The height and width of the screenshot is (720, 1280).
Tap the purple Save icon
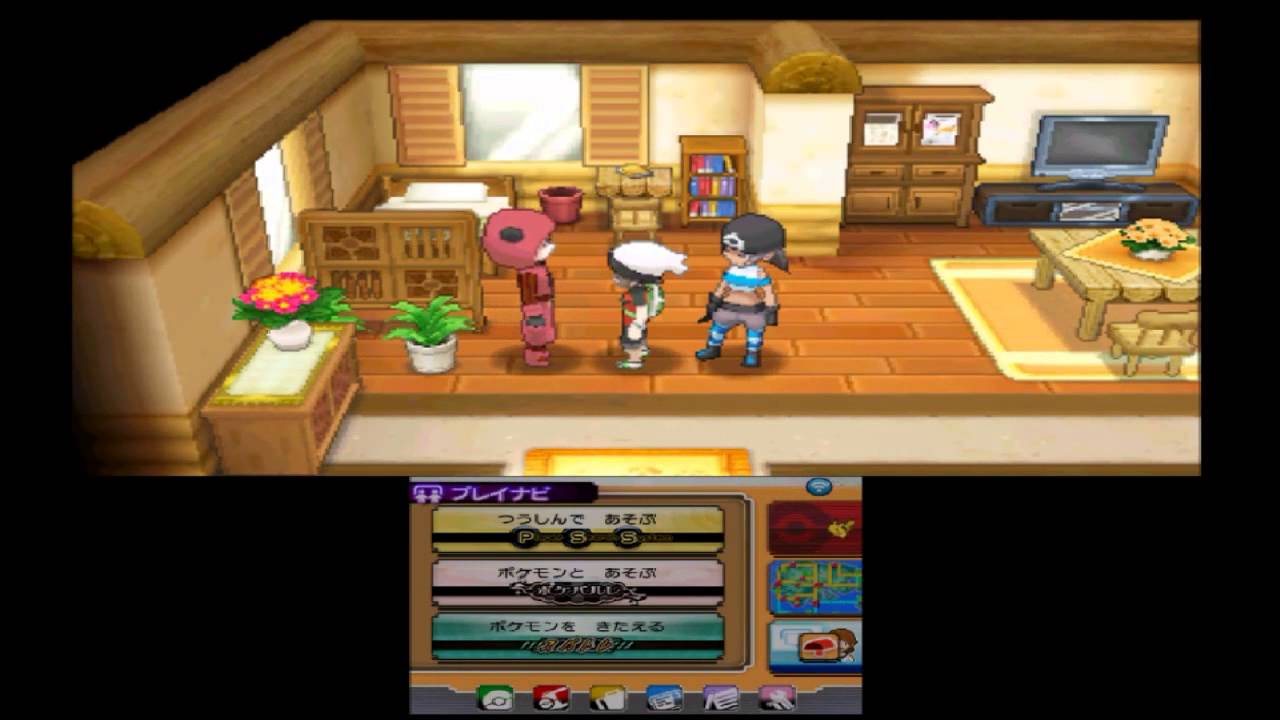pyautogui.click(x=722, y=702)
